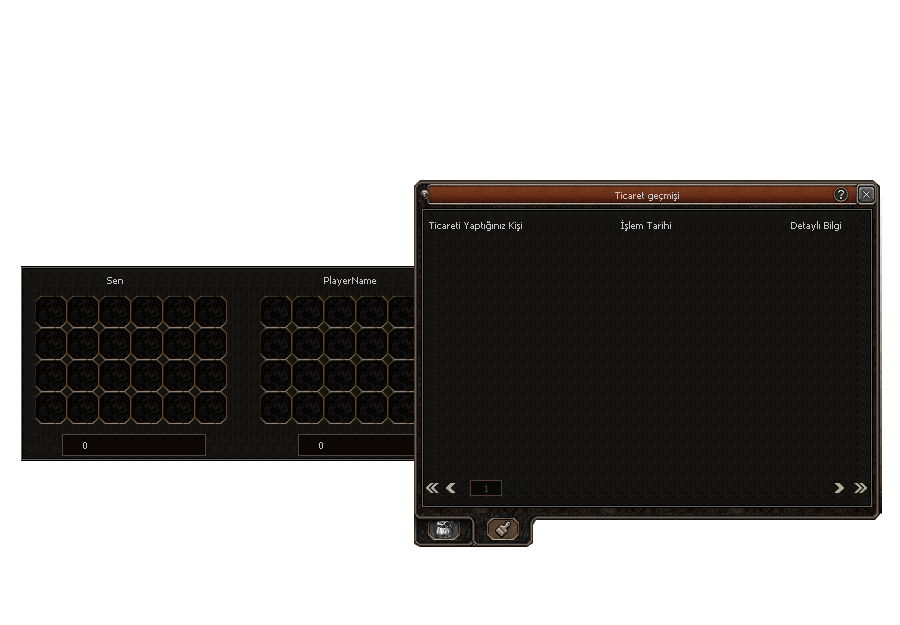Image resolution: width=900 pixels, height=625 pixels.
Task: Click the Detaylı Bilgi column header
Action: click(x=816, y=226)
